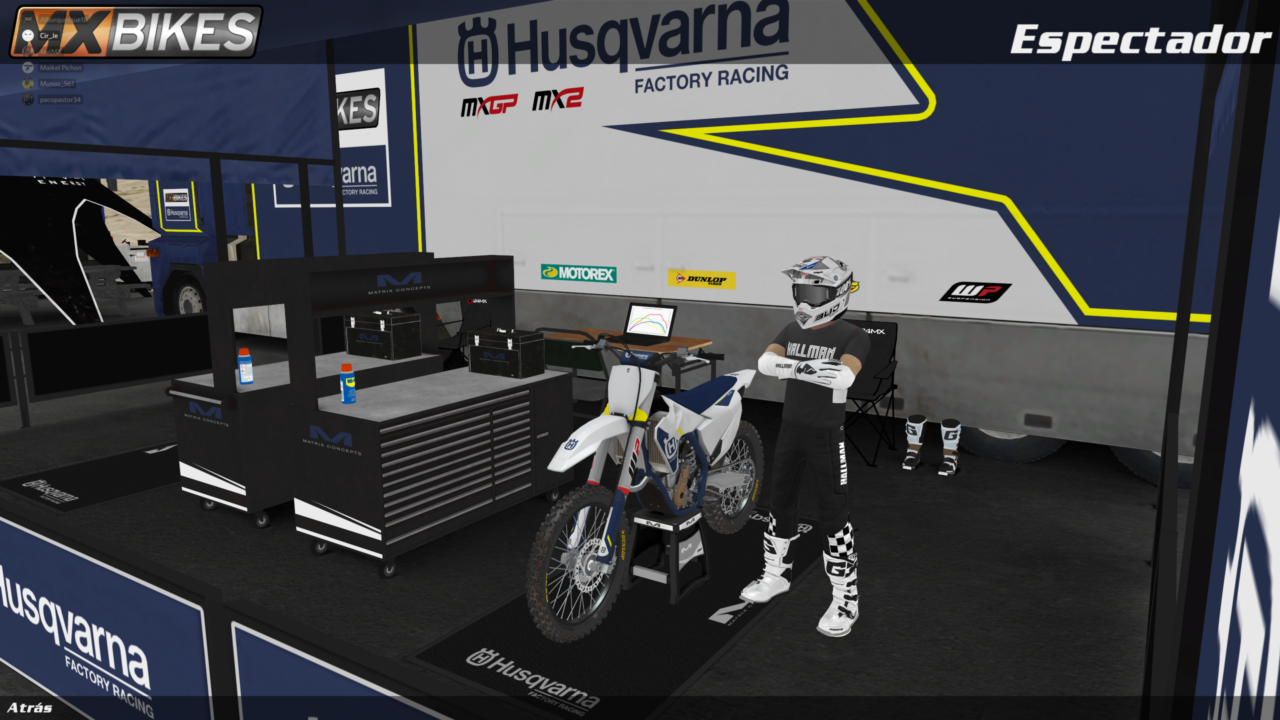Click JaviMX's avatar icon
1280x720 pixels.
(28, 51)
